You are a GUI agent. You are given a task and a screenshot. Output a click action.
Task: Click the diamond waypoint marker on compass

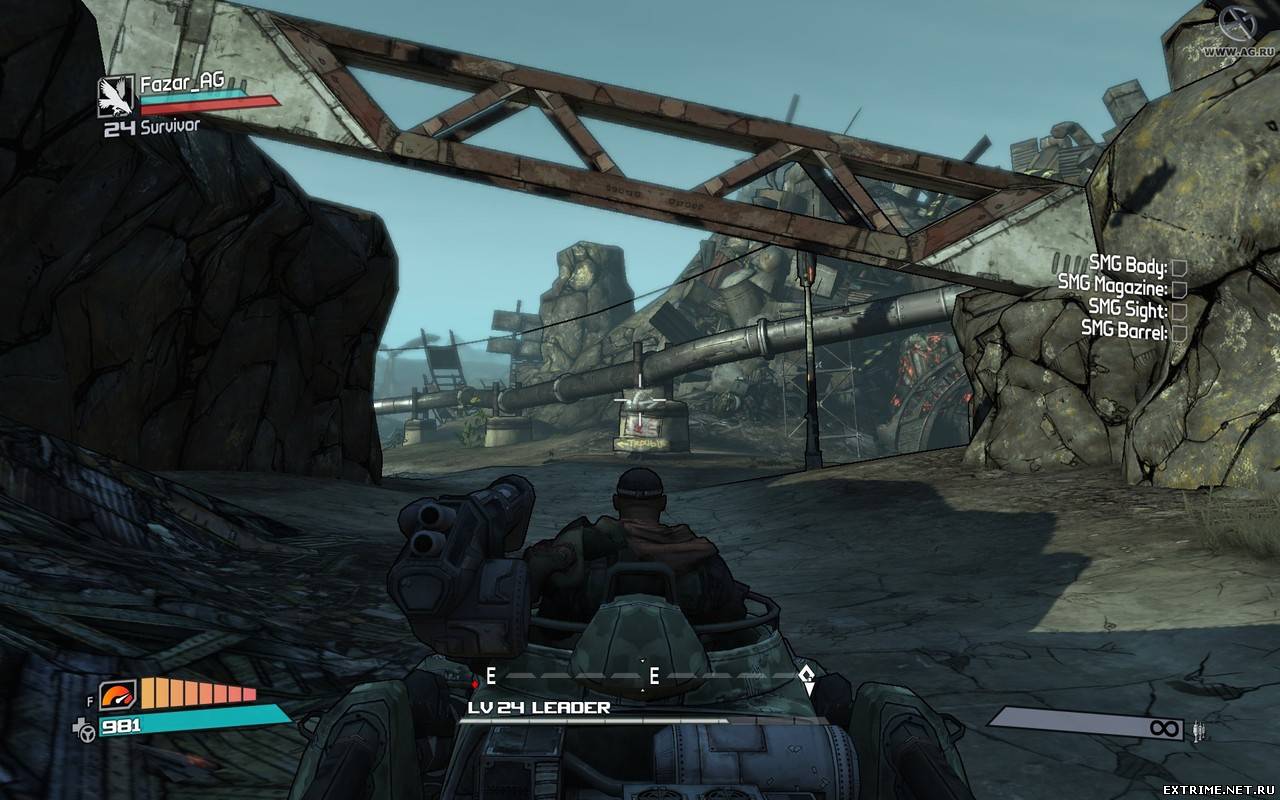[808, 678]
